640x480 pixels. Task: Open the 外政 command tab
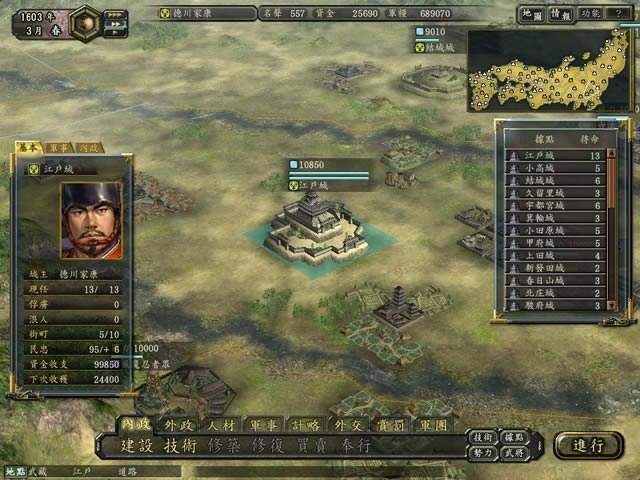(181, 425)
